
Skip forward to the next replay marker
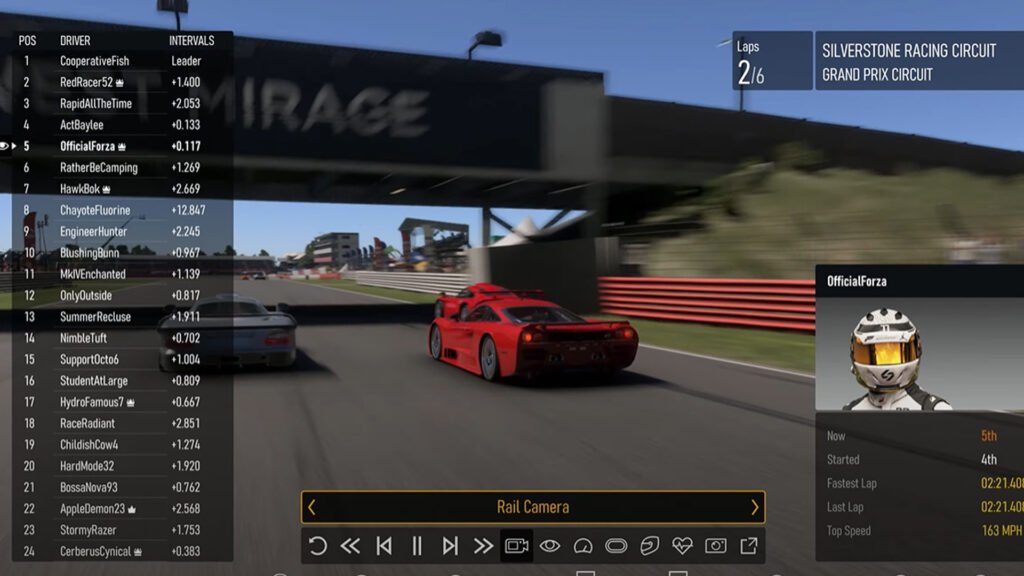[450, 546]
